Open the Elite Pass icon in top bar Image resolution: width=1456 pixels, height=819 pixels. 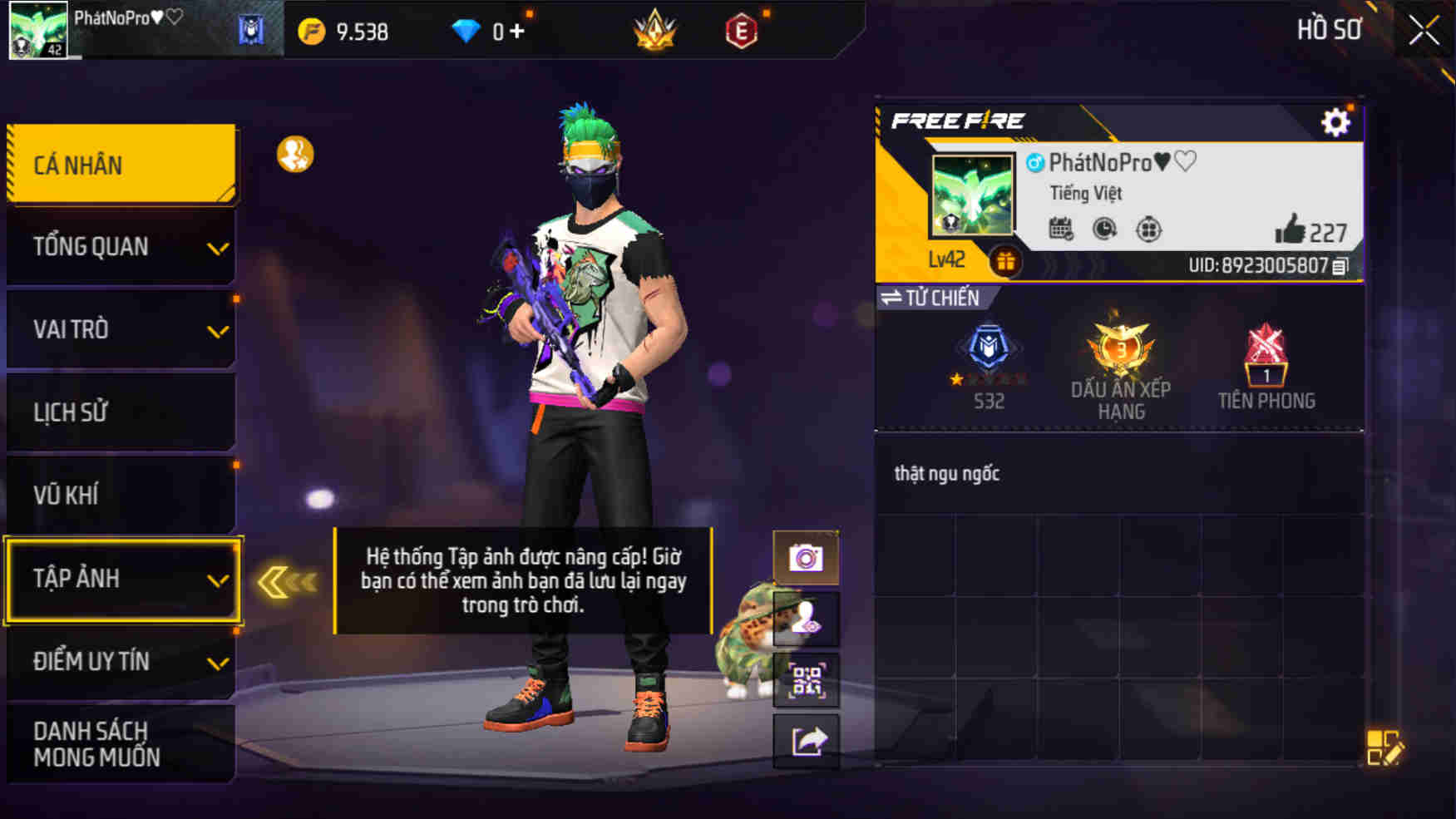[743, 32]
